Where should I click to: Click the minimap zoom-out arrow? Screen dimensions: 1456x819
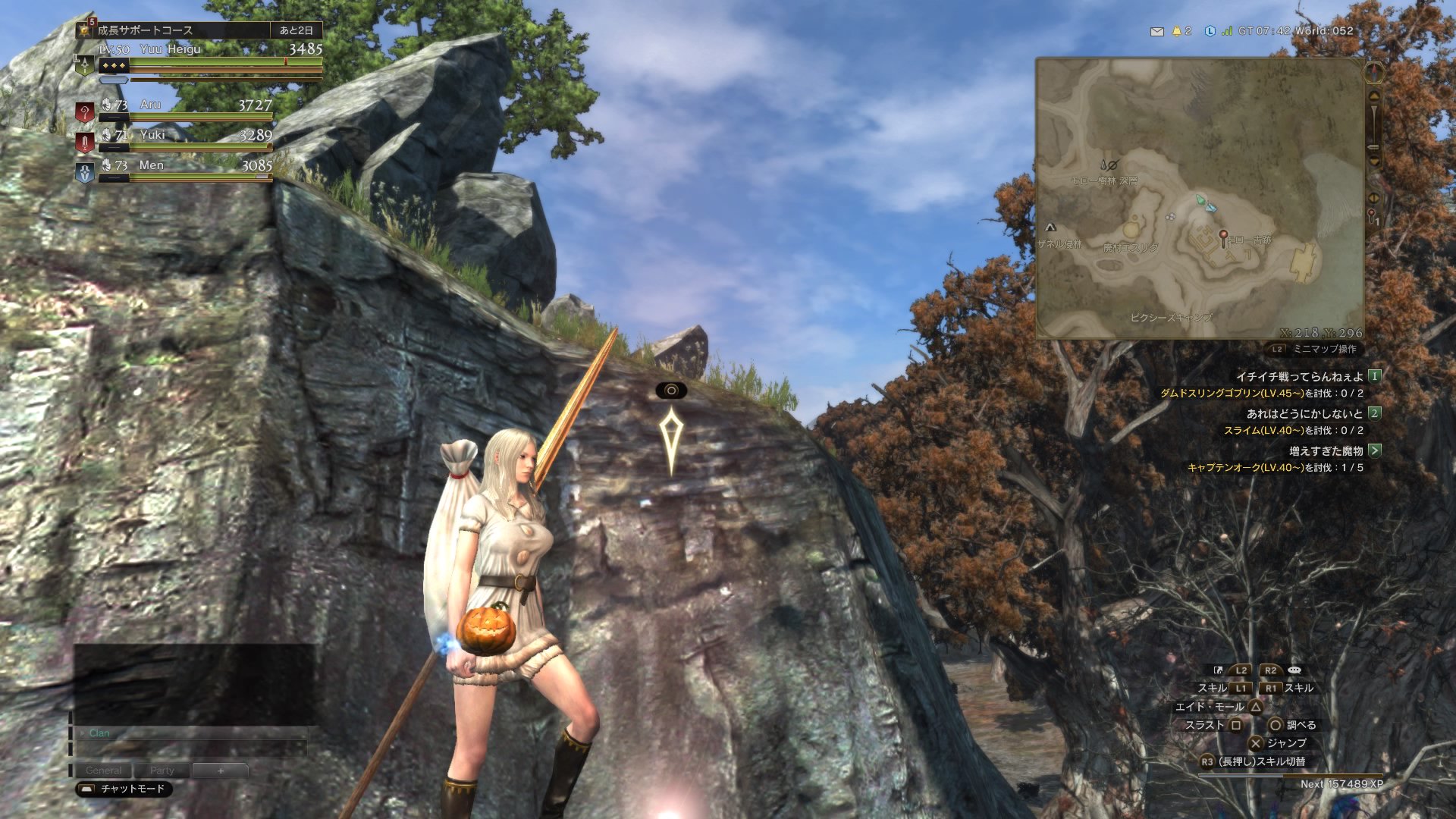(1374, 160)
